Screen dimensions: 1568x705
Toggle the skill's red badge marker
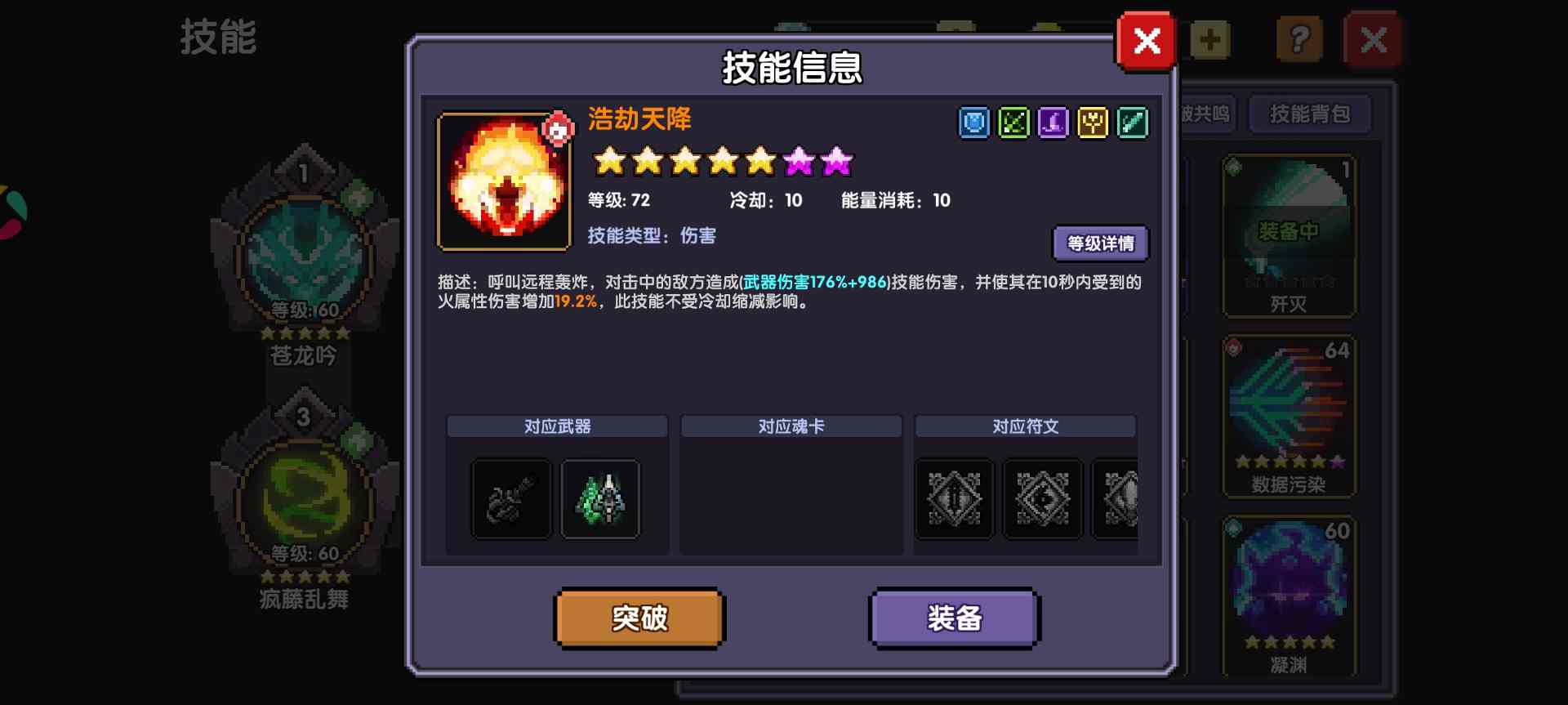(557, 127)
